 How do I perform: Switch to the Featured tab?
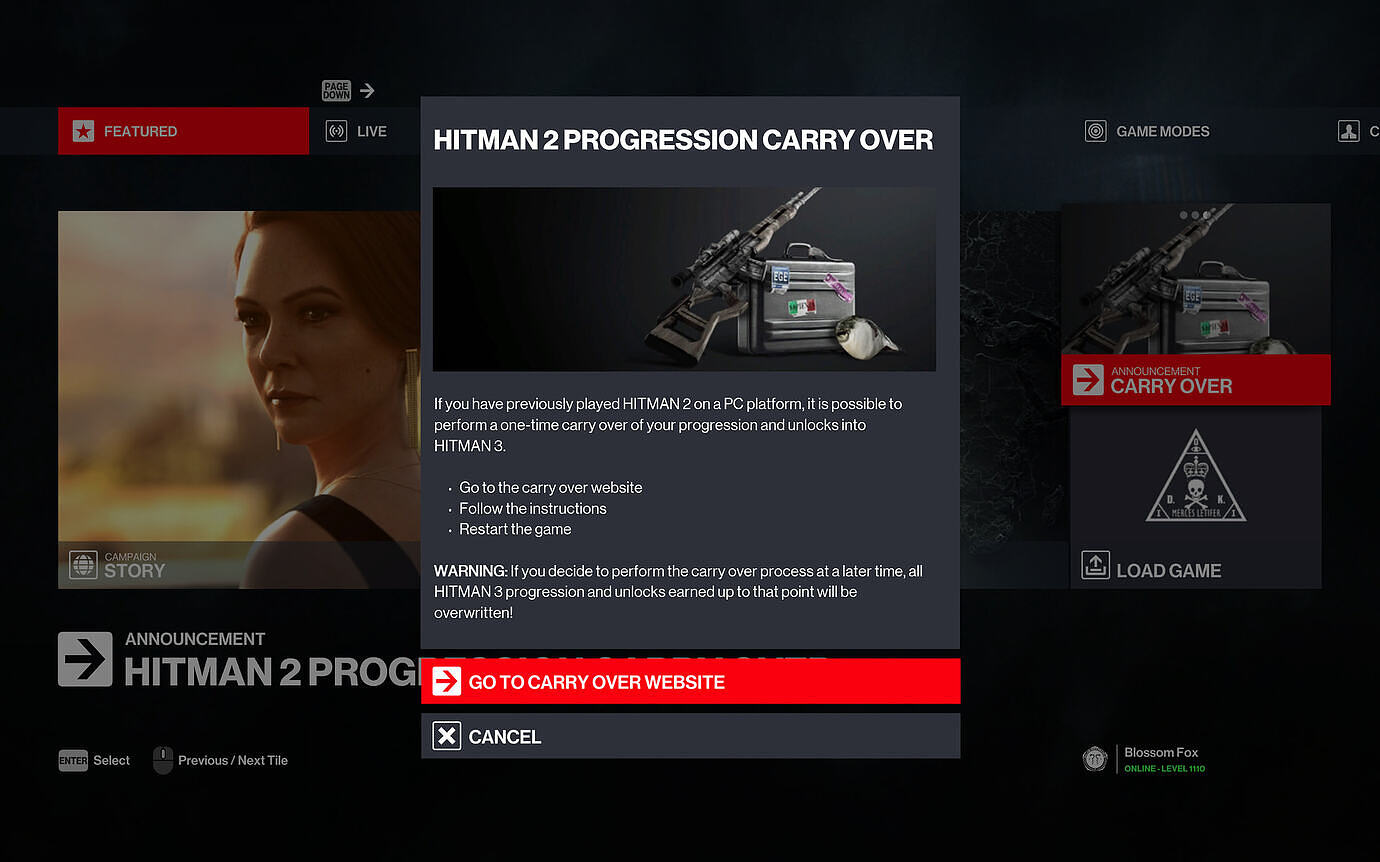pyautogui.click(x=183, y=131)
